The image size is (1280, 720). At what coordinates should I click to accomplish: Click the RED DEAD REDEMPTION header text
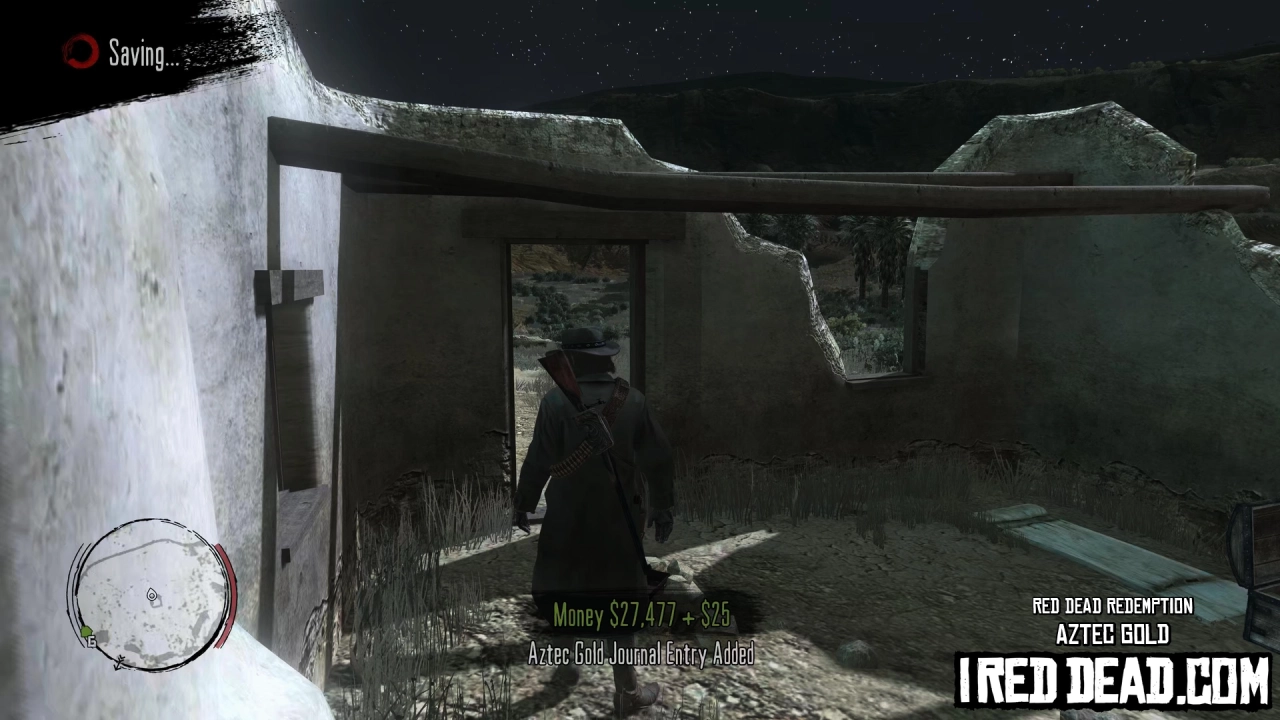pos(1112,606)
